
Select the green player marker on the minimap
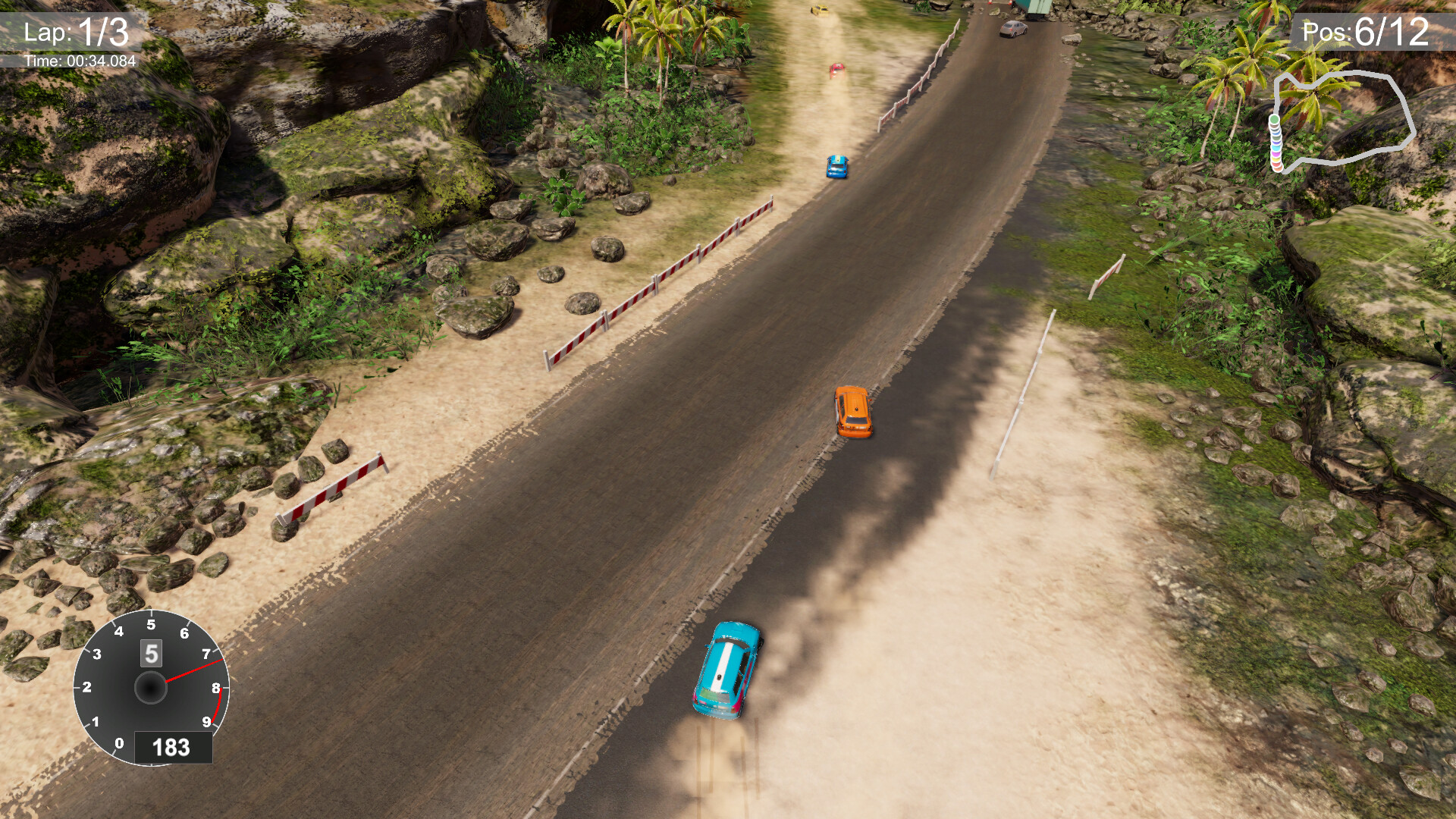coord(1275,118)
